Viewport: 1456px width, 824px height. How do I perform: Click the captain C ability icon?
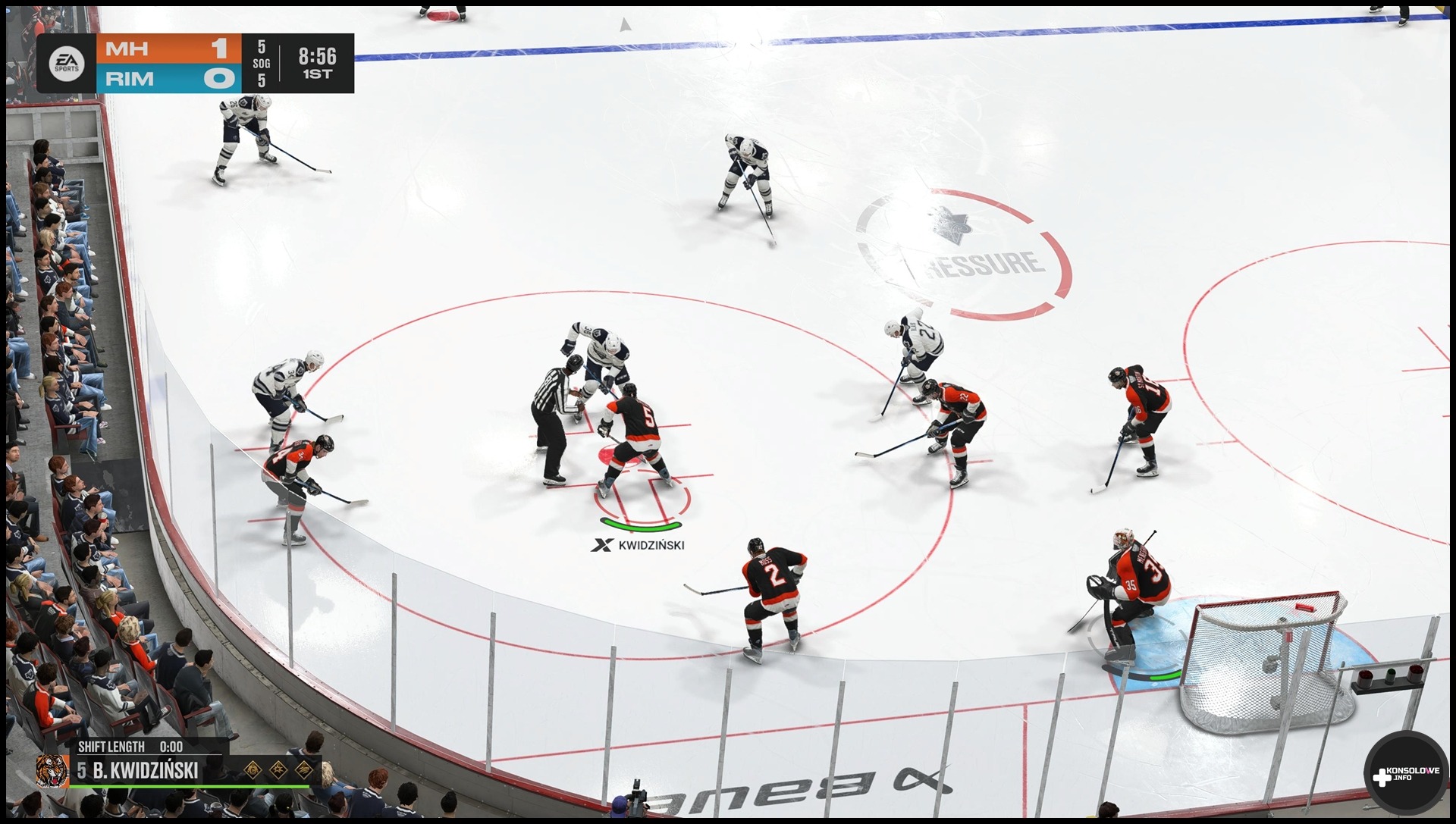253,770
